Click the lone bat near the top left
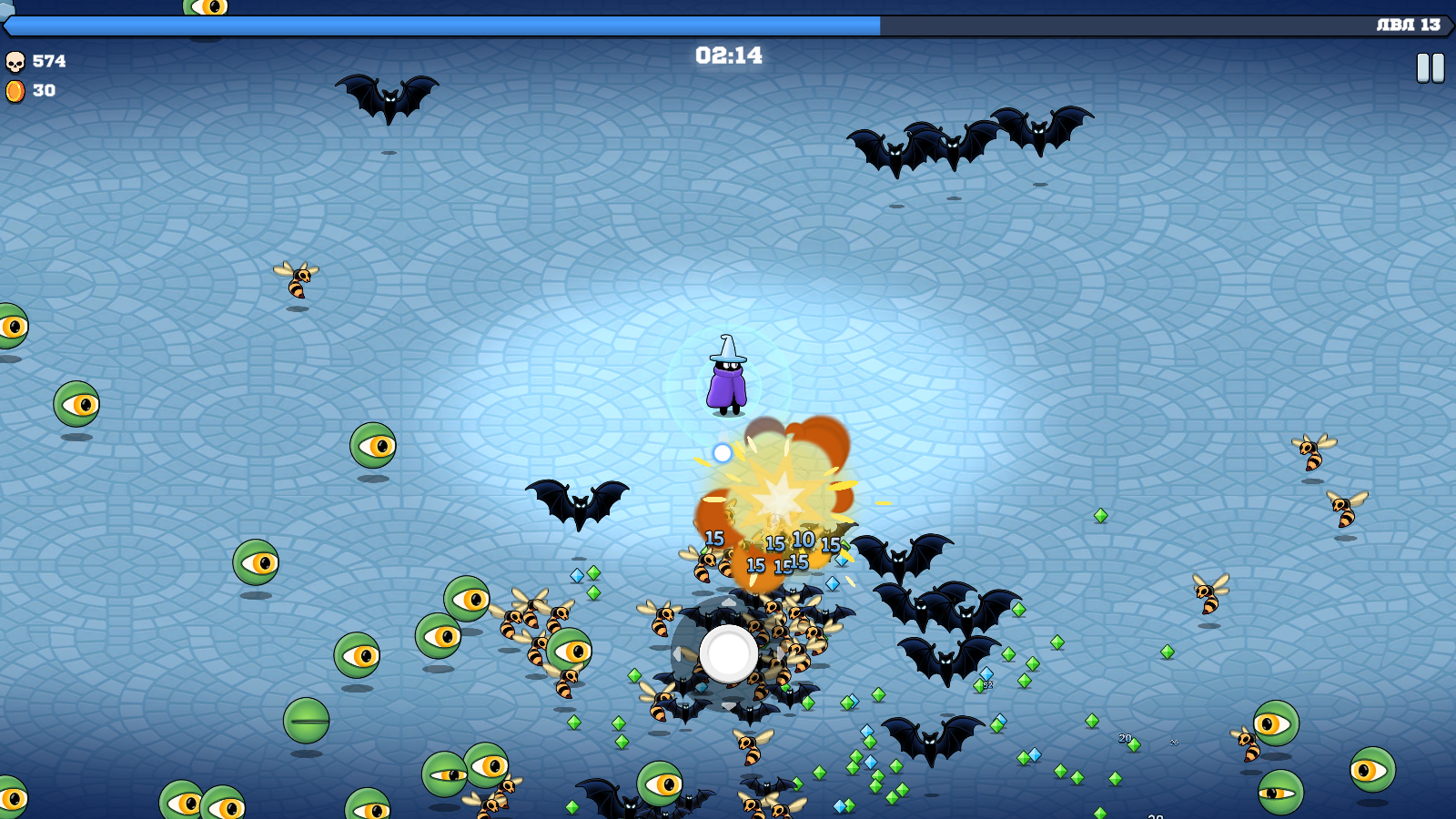 tap(389, 99)
